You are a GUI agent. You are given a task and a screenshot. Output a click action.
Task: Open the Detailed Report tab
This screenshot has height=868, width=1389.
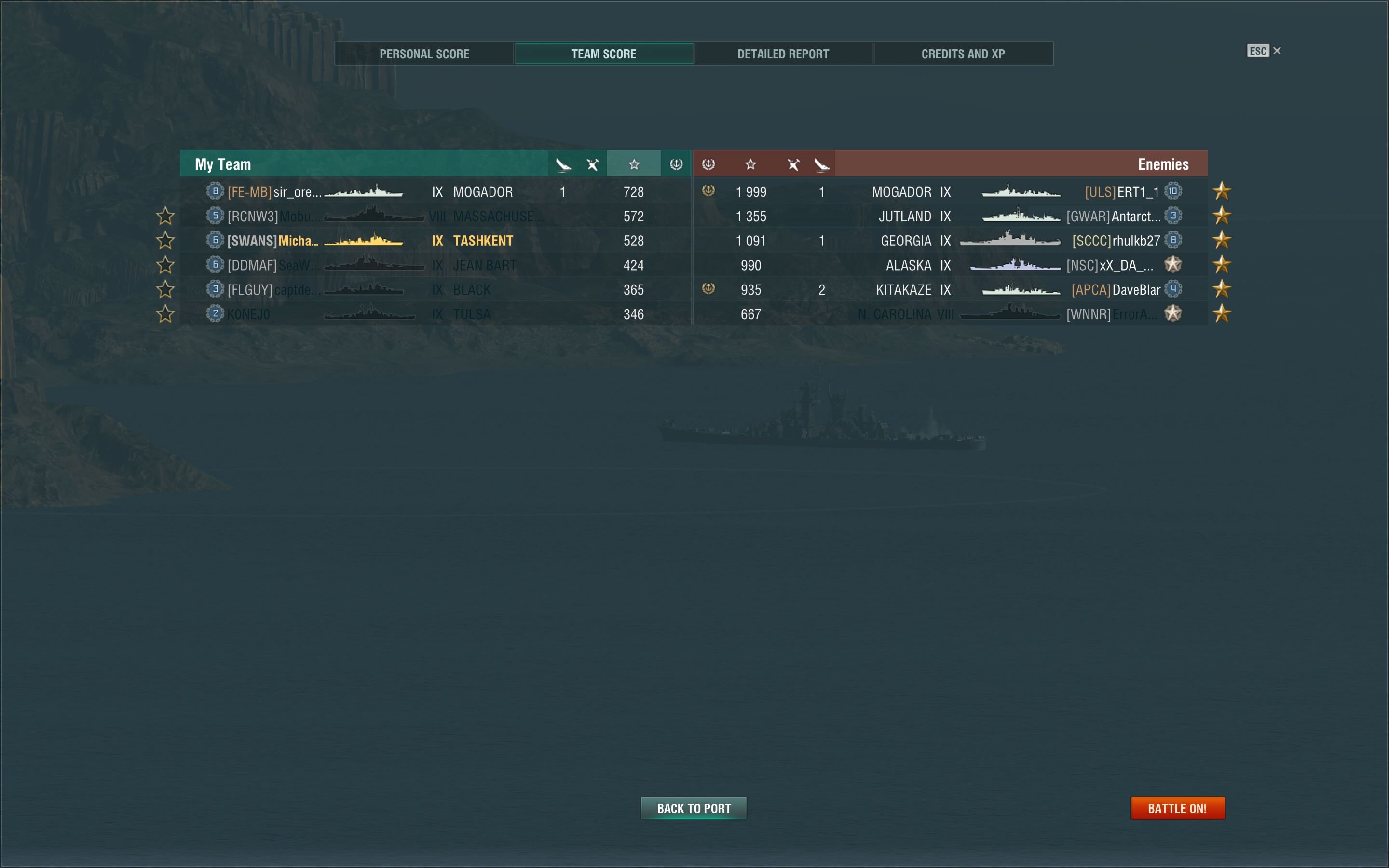[x=783, y=54]
